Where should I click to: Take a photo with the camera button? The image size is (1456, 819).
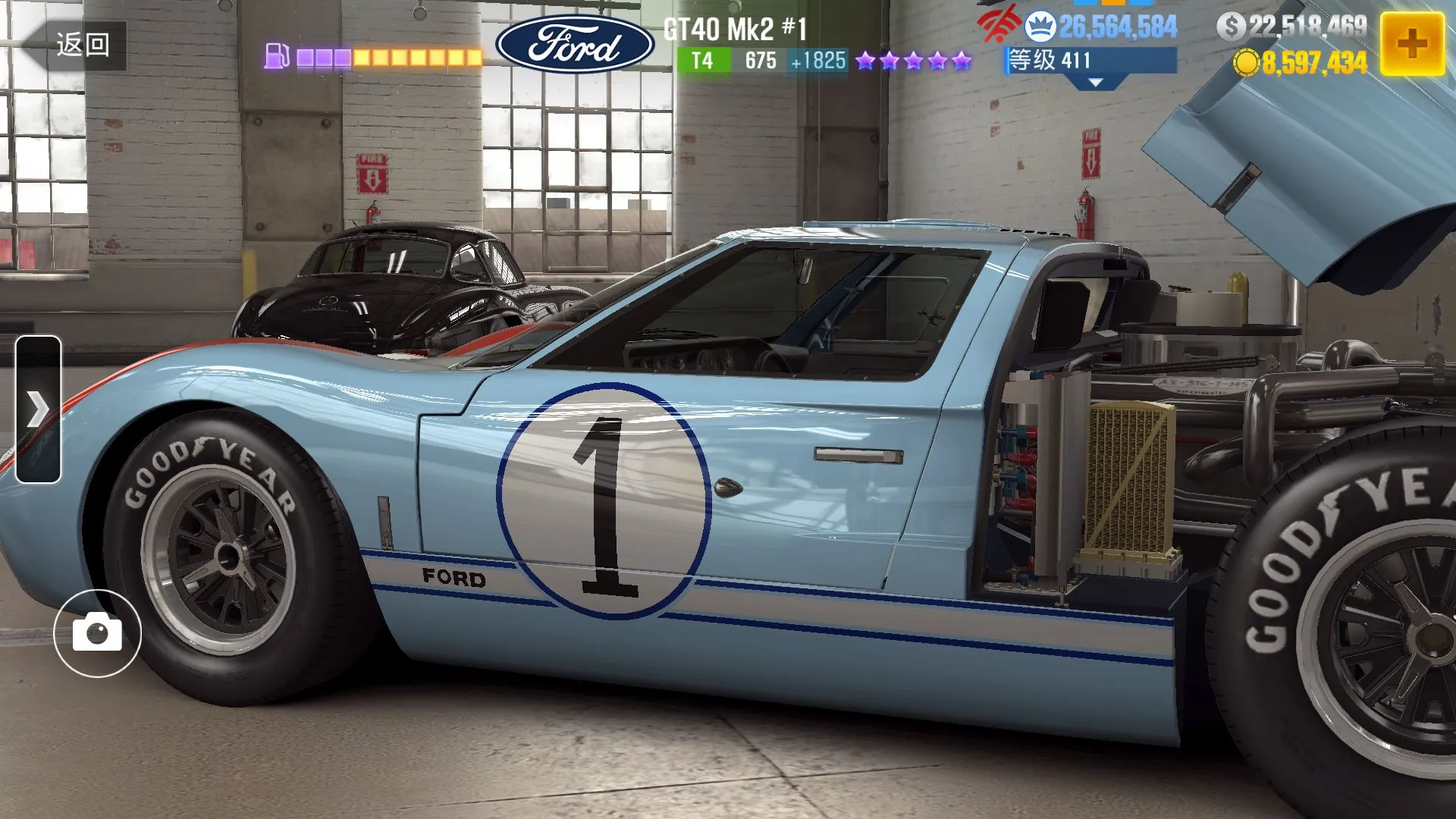pos(97,633)
